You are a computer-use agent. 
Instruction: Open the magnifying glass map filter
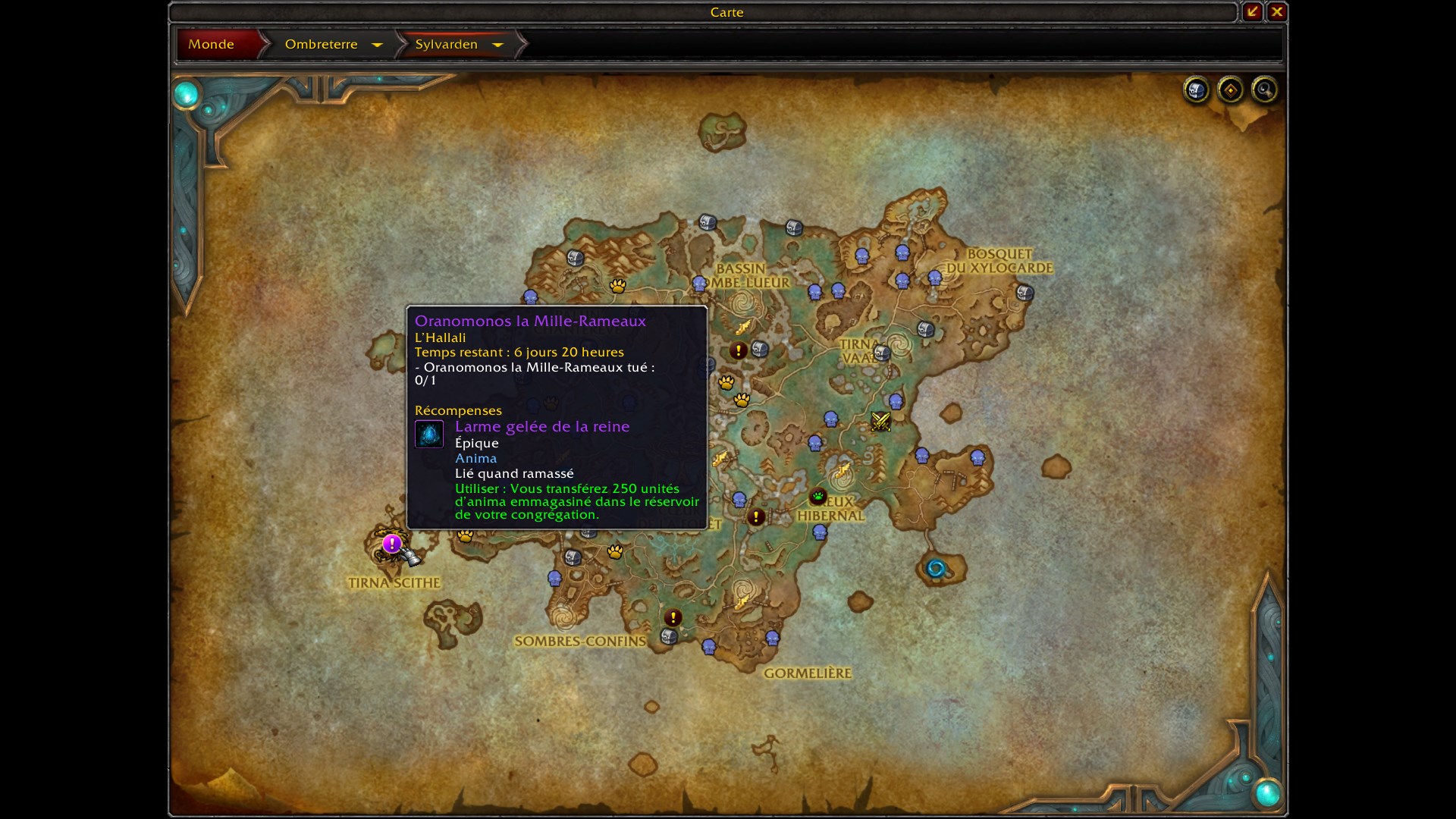click(x=1264, y=90)
